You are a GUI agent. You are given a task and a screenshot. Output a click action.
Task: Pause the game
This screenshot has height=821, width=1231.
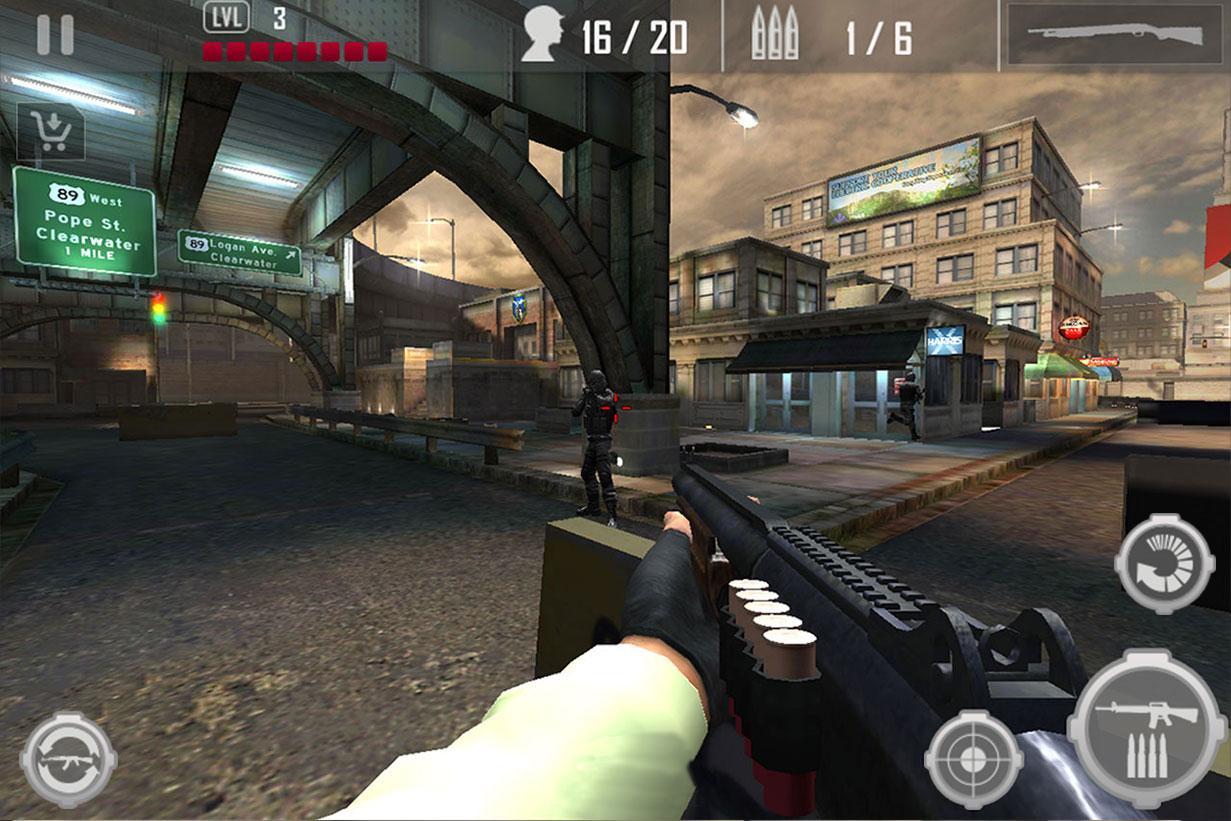click(x=55, y=35)
